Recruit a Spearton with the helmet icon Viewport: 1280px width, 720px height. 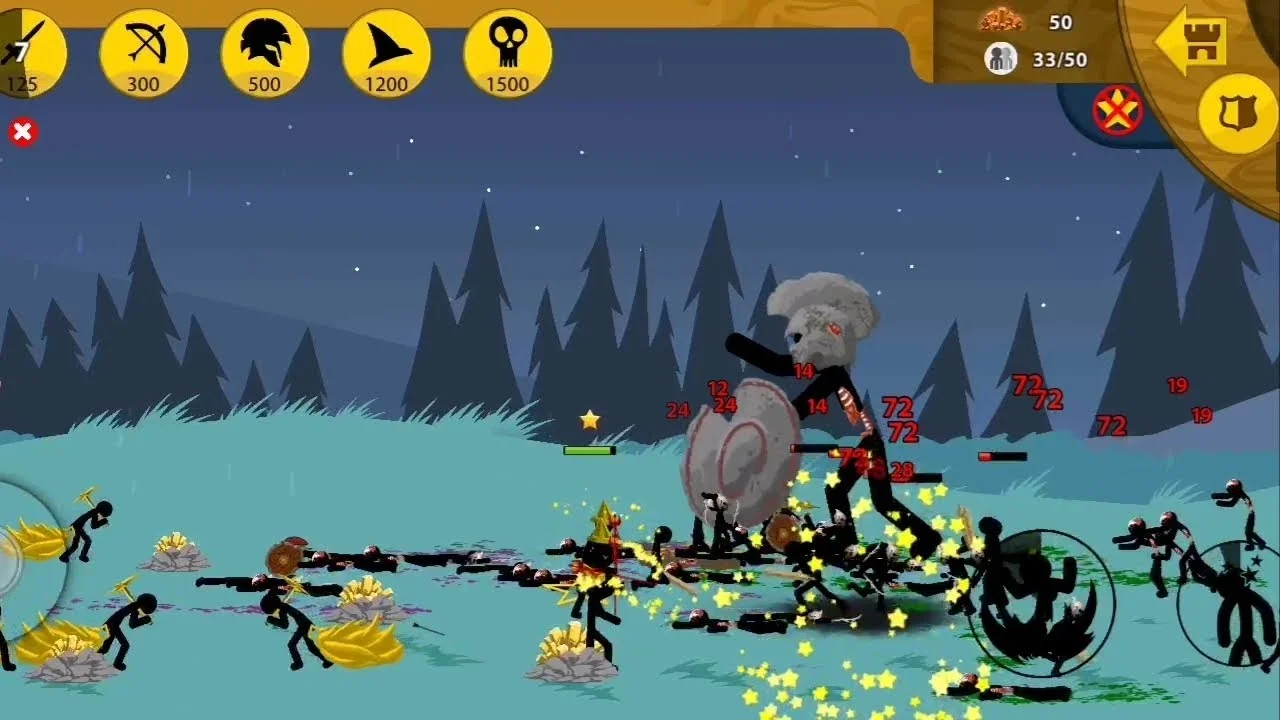[x=264, y=54]
